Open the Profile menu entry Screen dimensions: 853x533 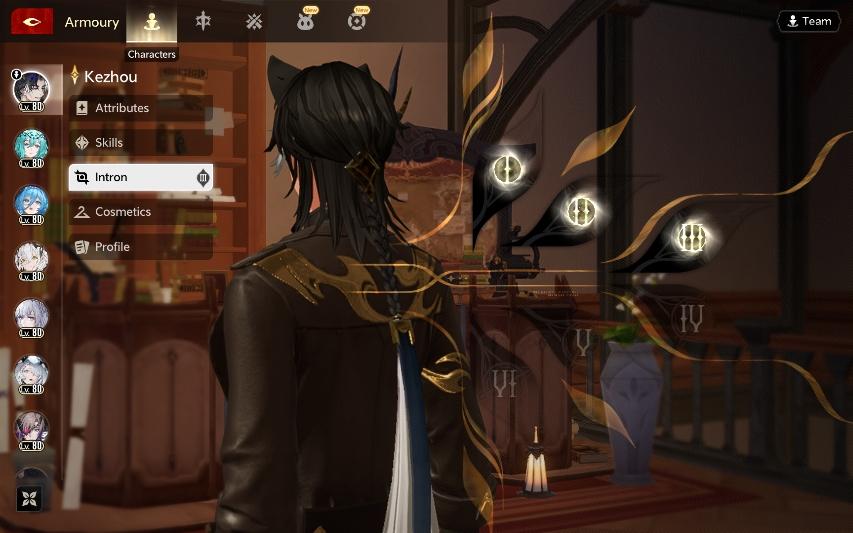[x=140, y=247]
